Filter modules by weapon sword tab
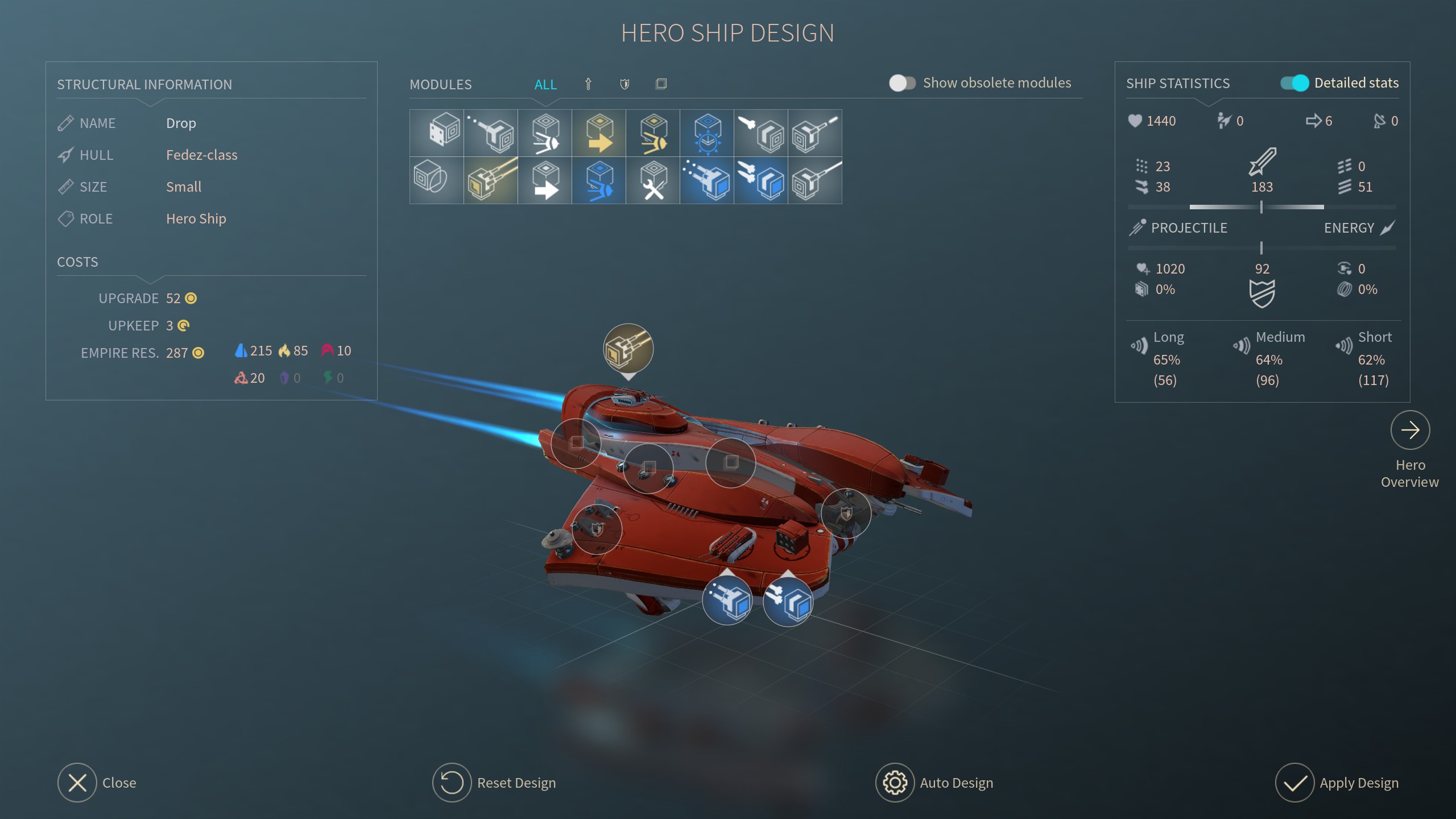1456x819 pixels. click(589, 84)
